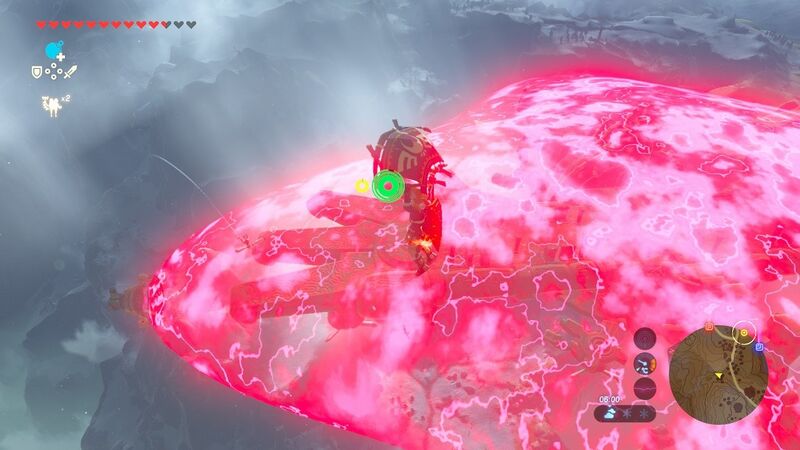Select the blue remote bomb rune icon
Image resolution: width=800 pixels, height=450 pixels.
[x=53, y=50]
